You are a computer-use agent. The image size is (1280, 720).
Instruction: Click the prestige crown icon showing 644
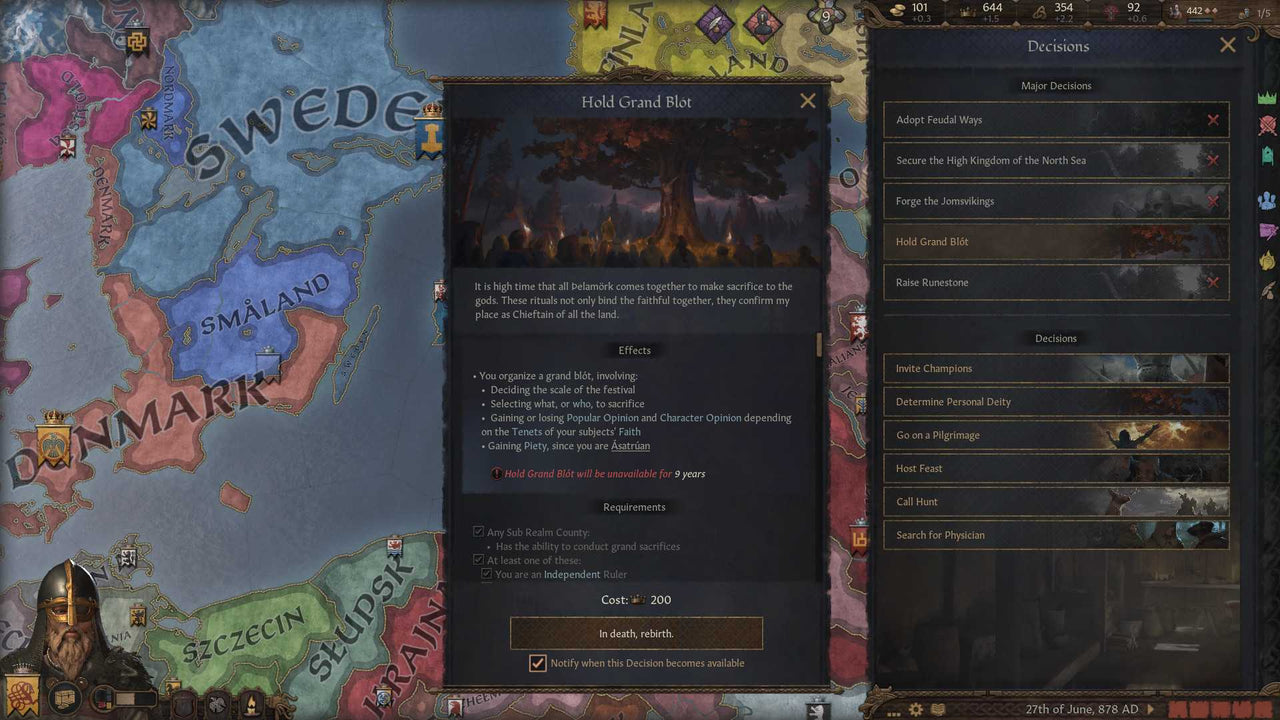(x=966, y=10)
